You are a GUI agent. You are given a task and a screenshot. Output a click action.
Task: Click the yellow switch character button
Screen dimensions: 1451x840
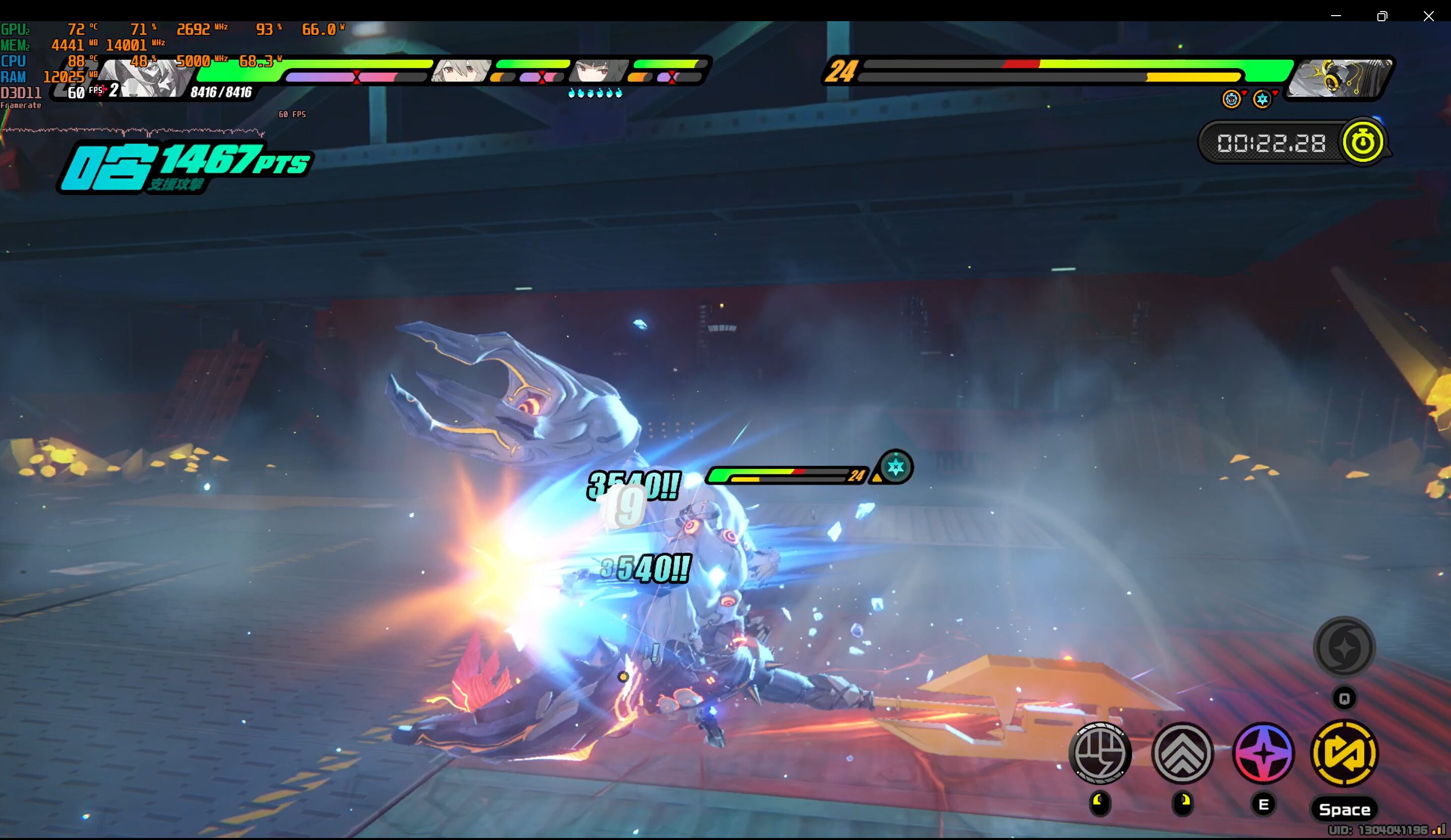[1344, 753]
